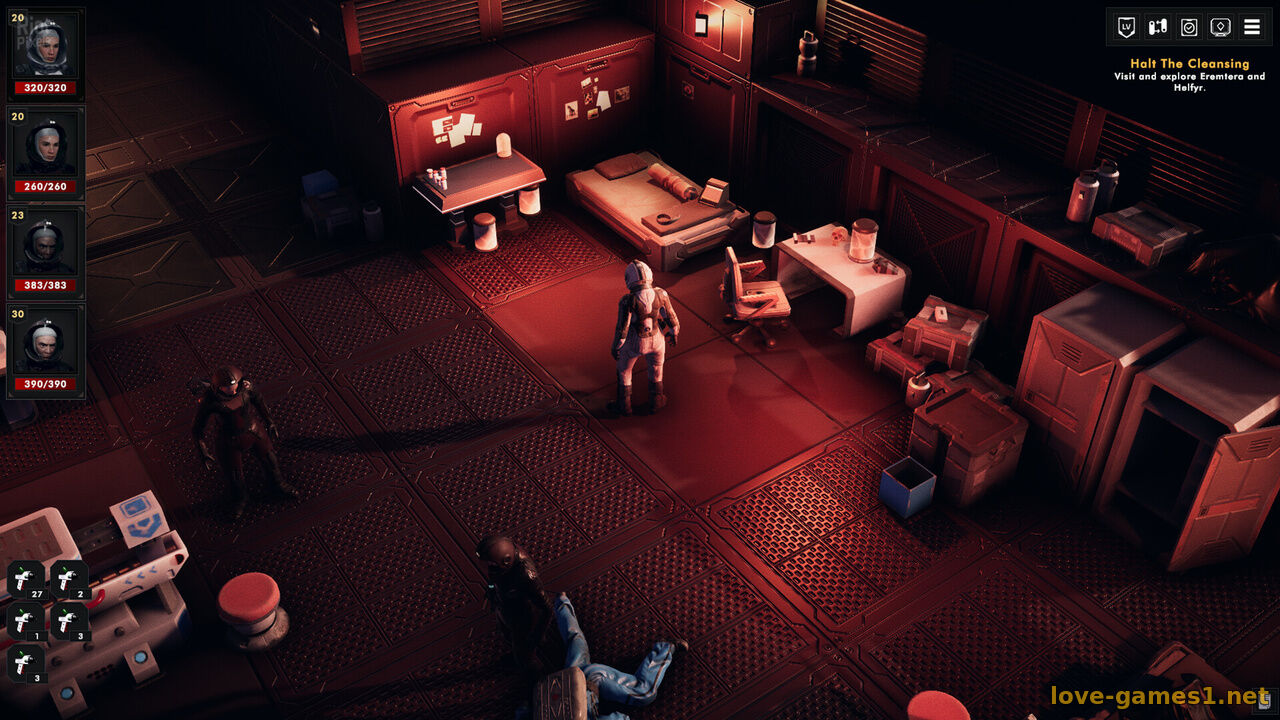Open the monitor screen with diamond icon
Image resolution: width=1280 pixels, height=720 pixels.
click(1220, 27)
